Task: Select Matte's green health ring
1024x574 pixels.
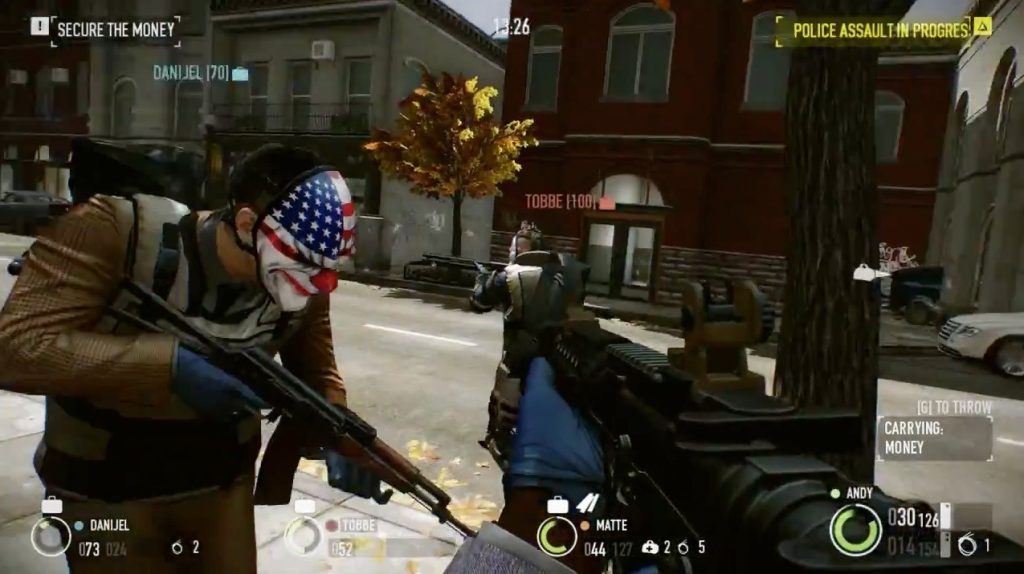Action: 556,537
